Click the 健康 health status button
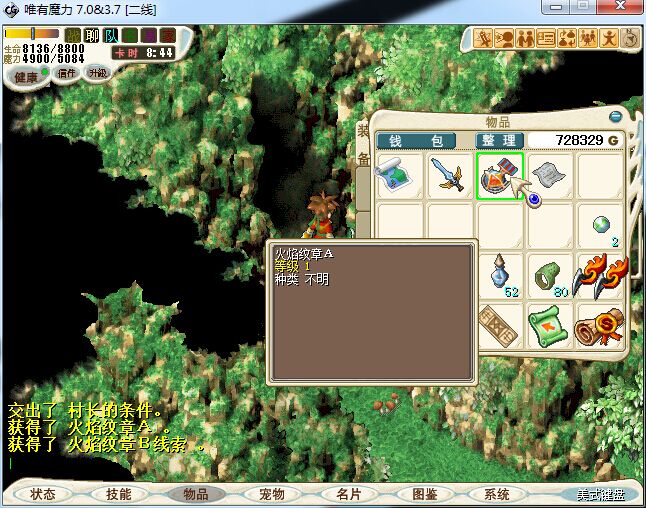 tap(27, 77)
